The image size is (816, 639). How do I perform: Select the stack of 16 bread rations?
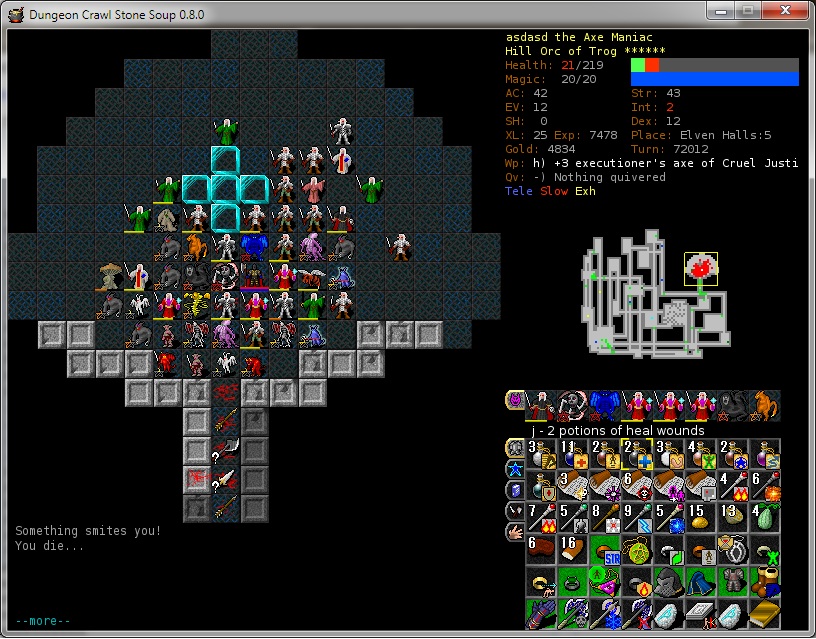coord(572,550)
